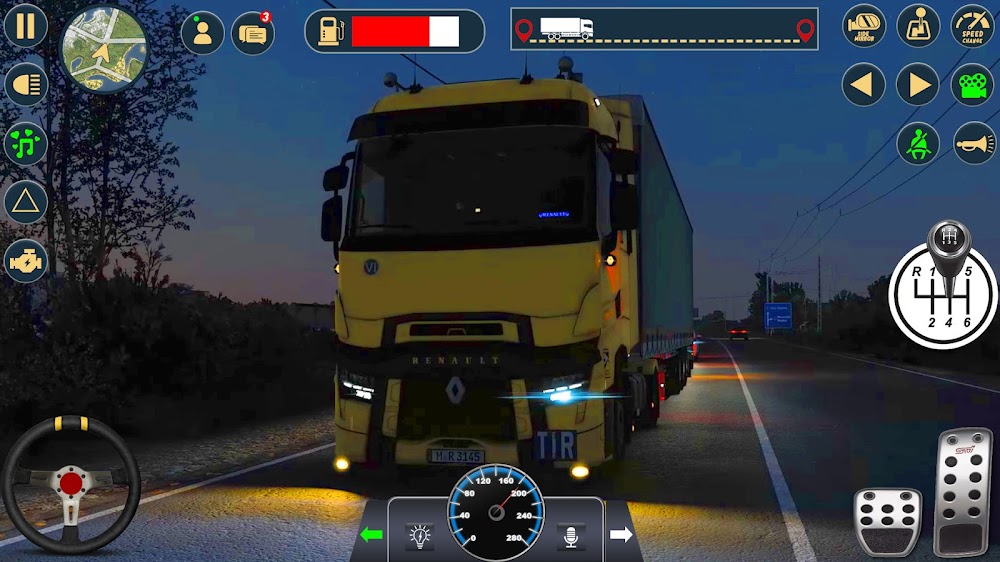
Task: Select the Speed Change button
Action: click(972, 26)
